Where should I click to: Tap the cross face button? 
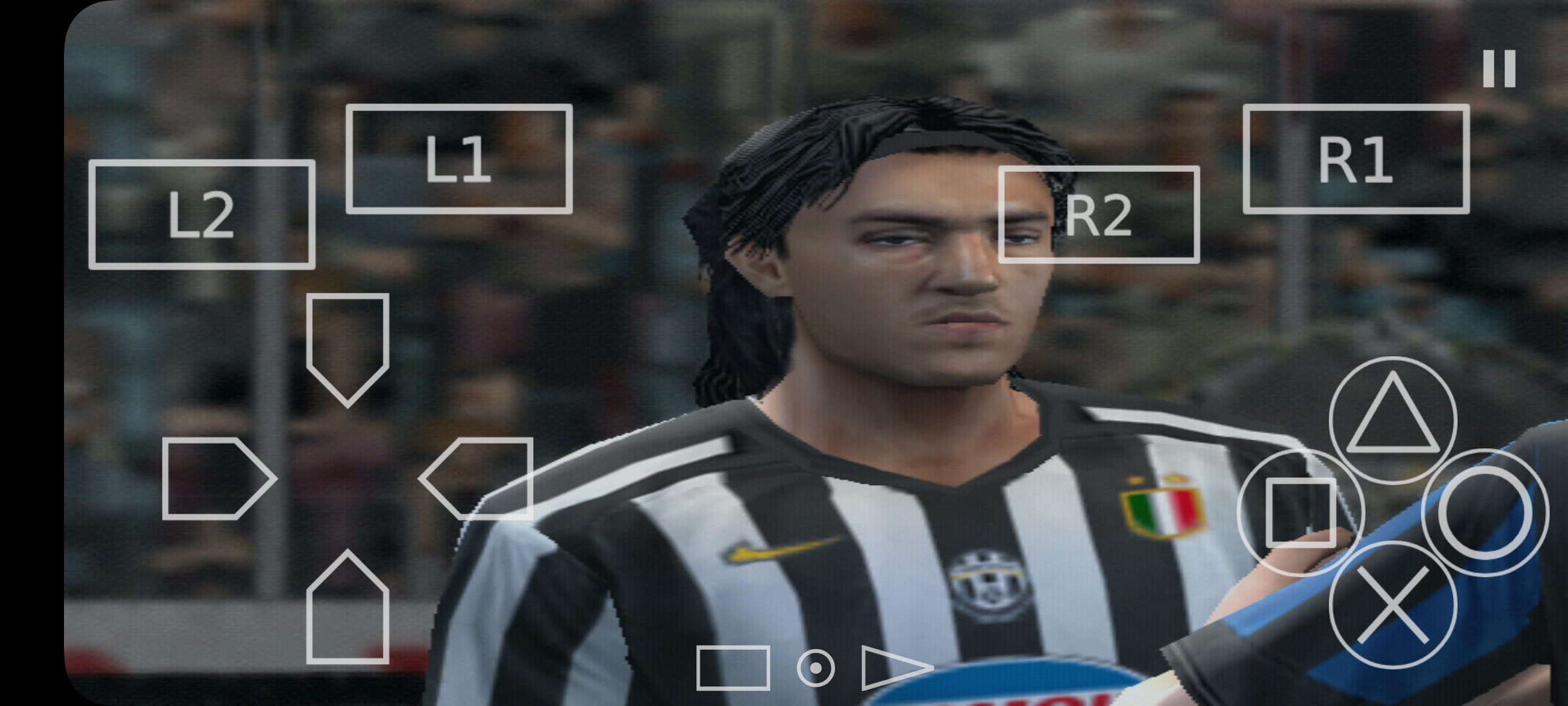1393,605
